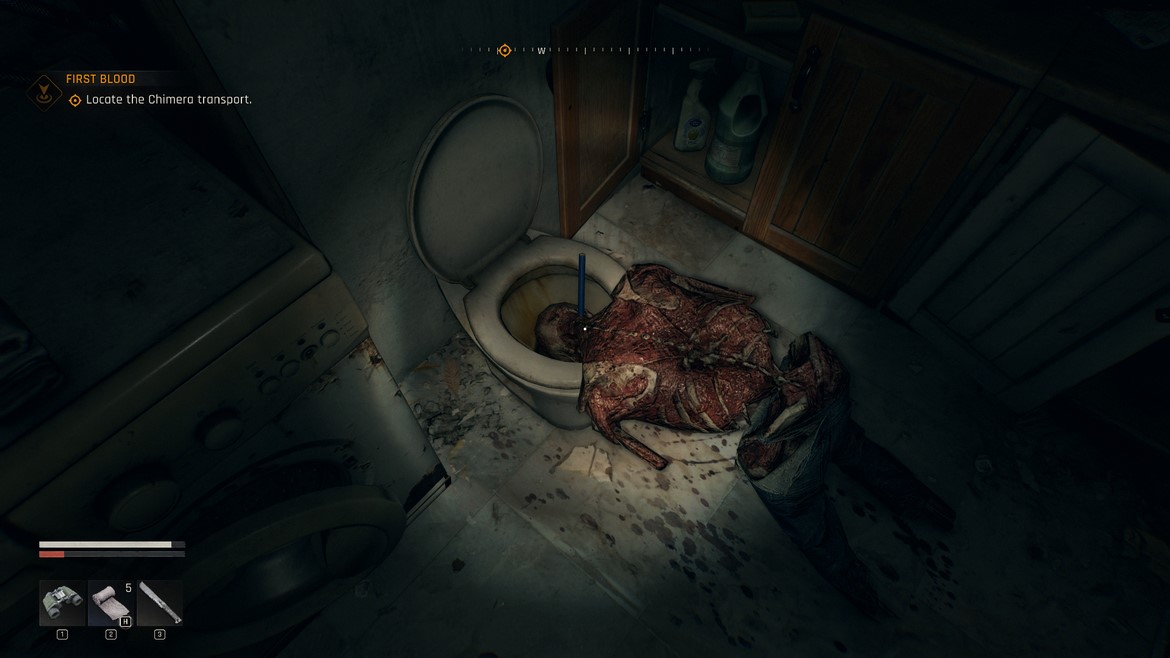Equip the machete weapon slot
Screen dimensions: 1170x658
point(160,603)
